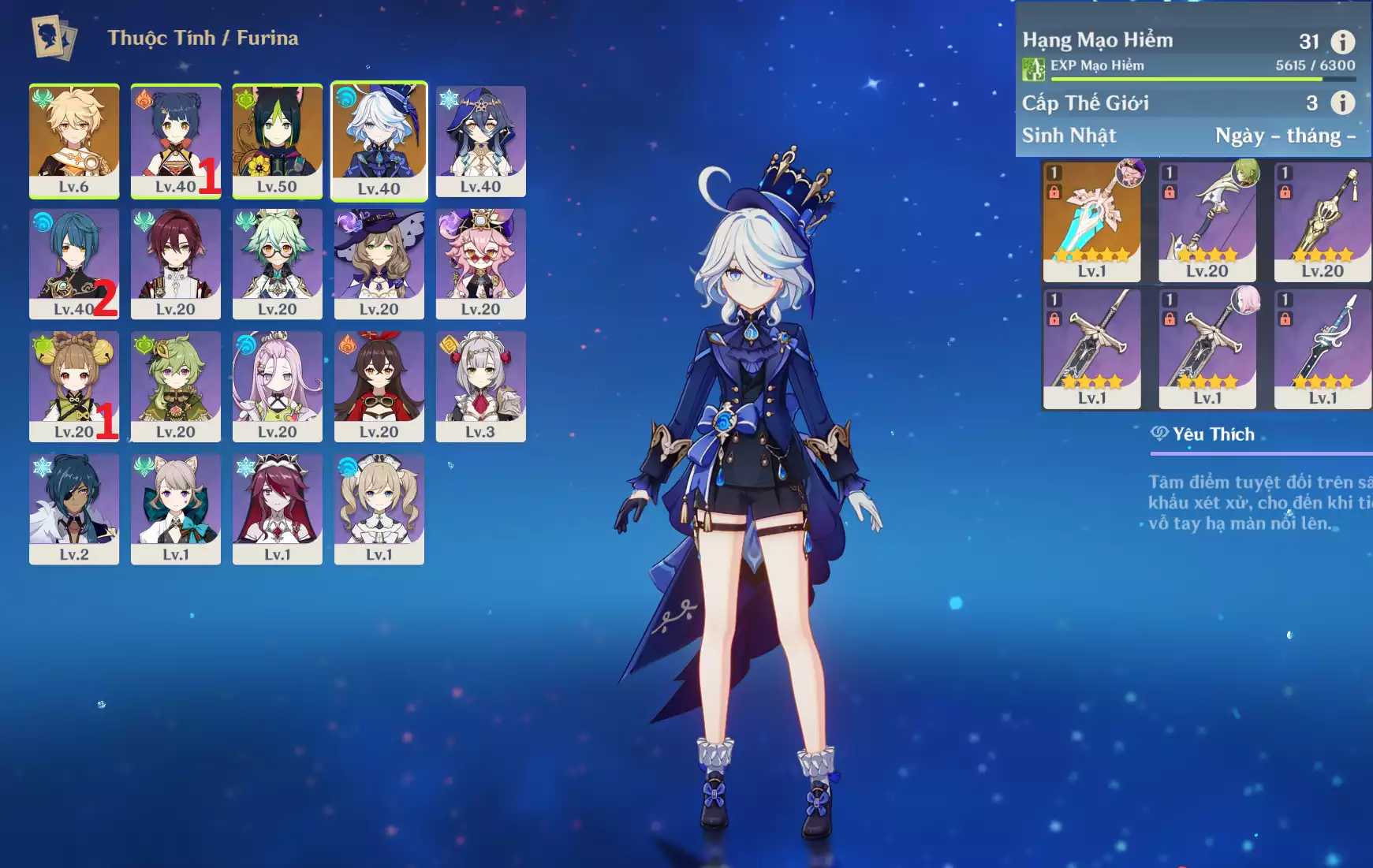Select the Lv.20 bow weapon card
Screen dimensions: 1373x868
[x=1207, y=221]
